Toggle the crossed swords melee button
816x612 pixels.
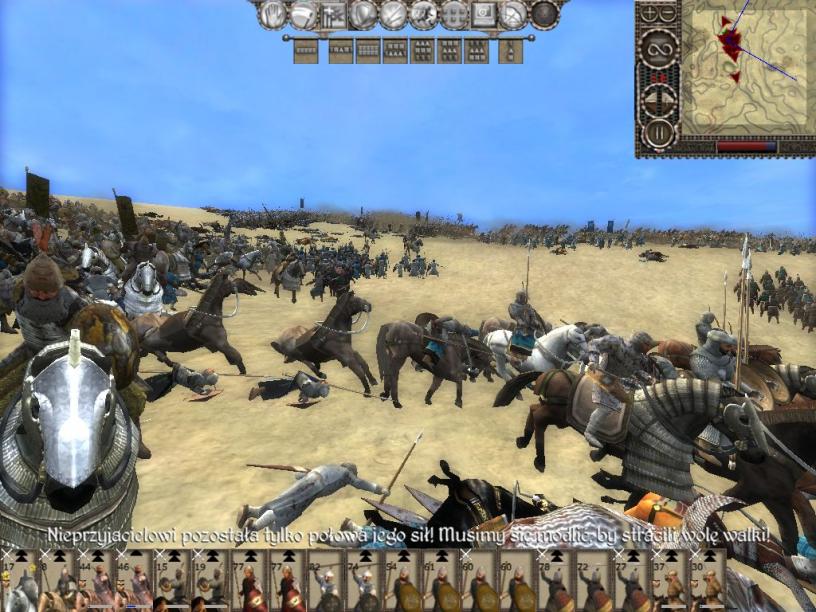click(394, 14)
